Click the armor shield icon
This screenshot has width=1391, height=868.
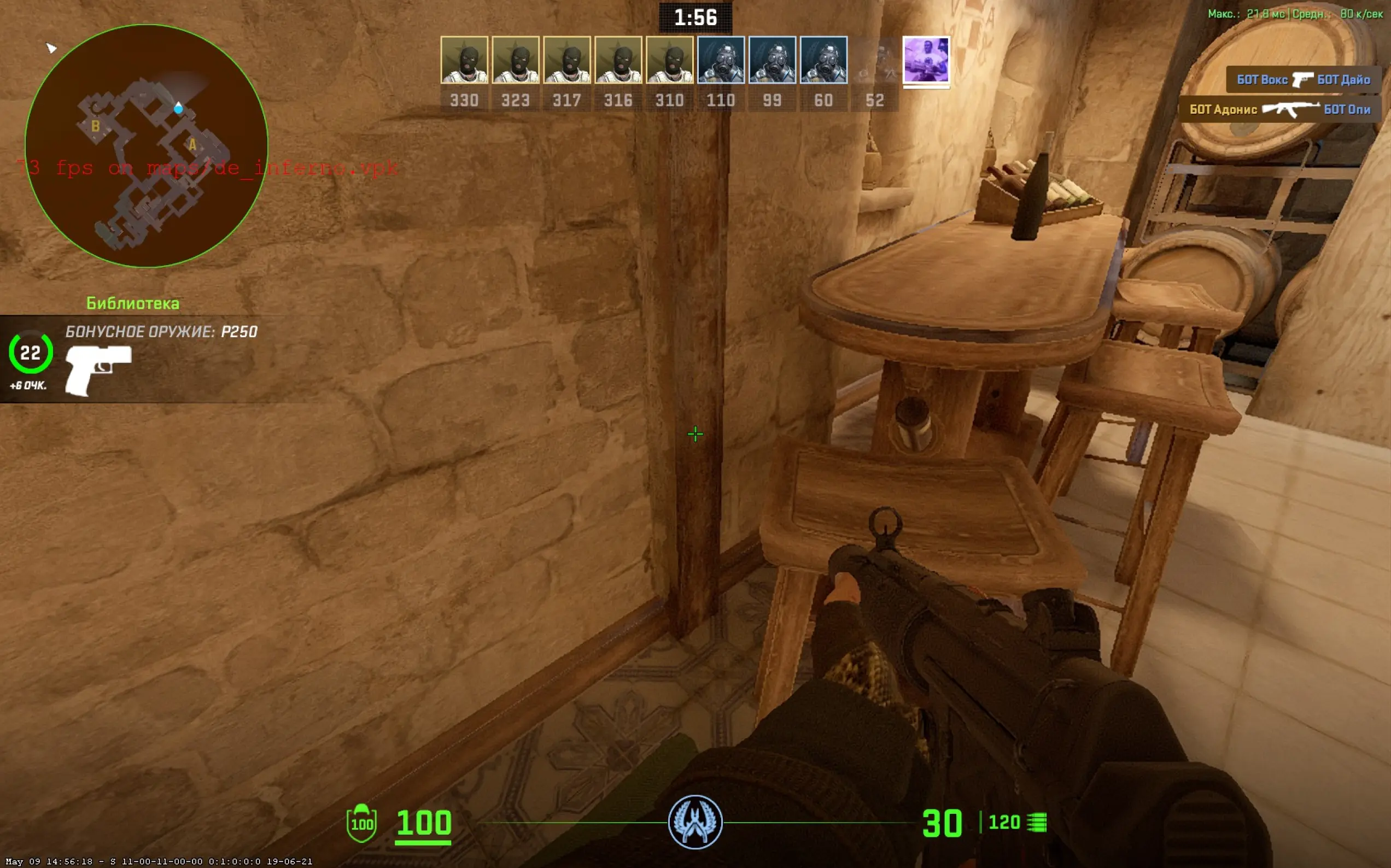click(361, 823)
